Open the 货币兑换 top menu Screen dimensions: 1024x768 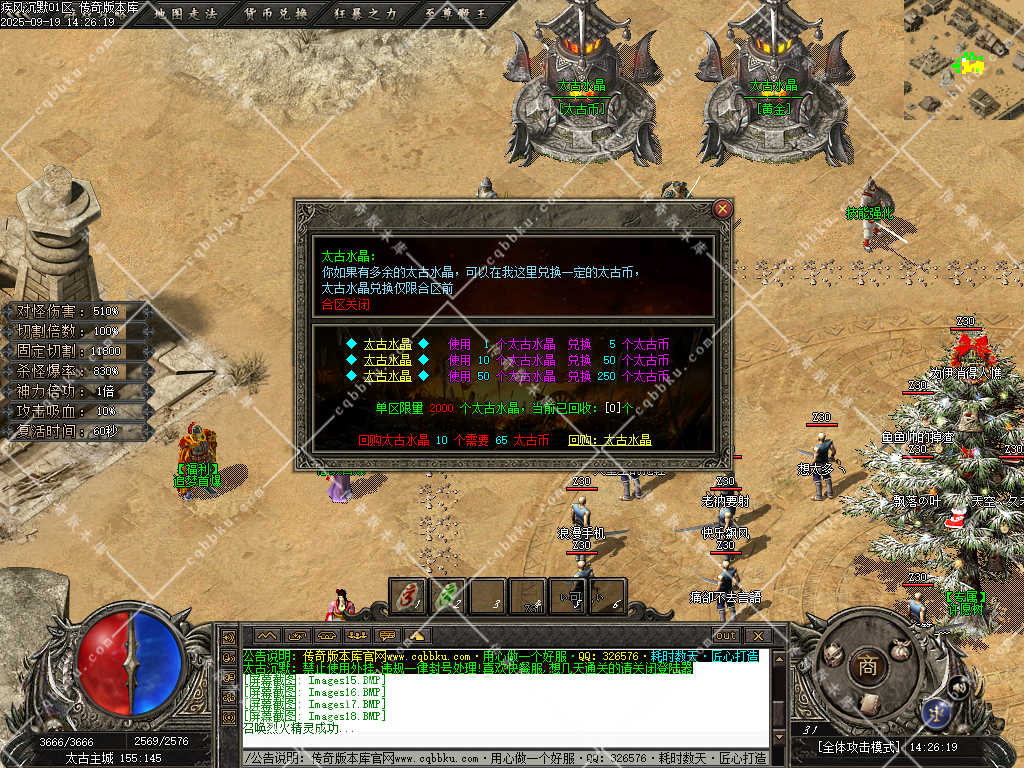pyautogui.click(x=277, y=14)
